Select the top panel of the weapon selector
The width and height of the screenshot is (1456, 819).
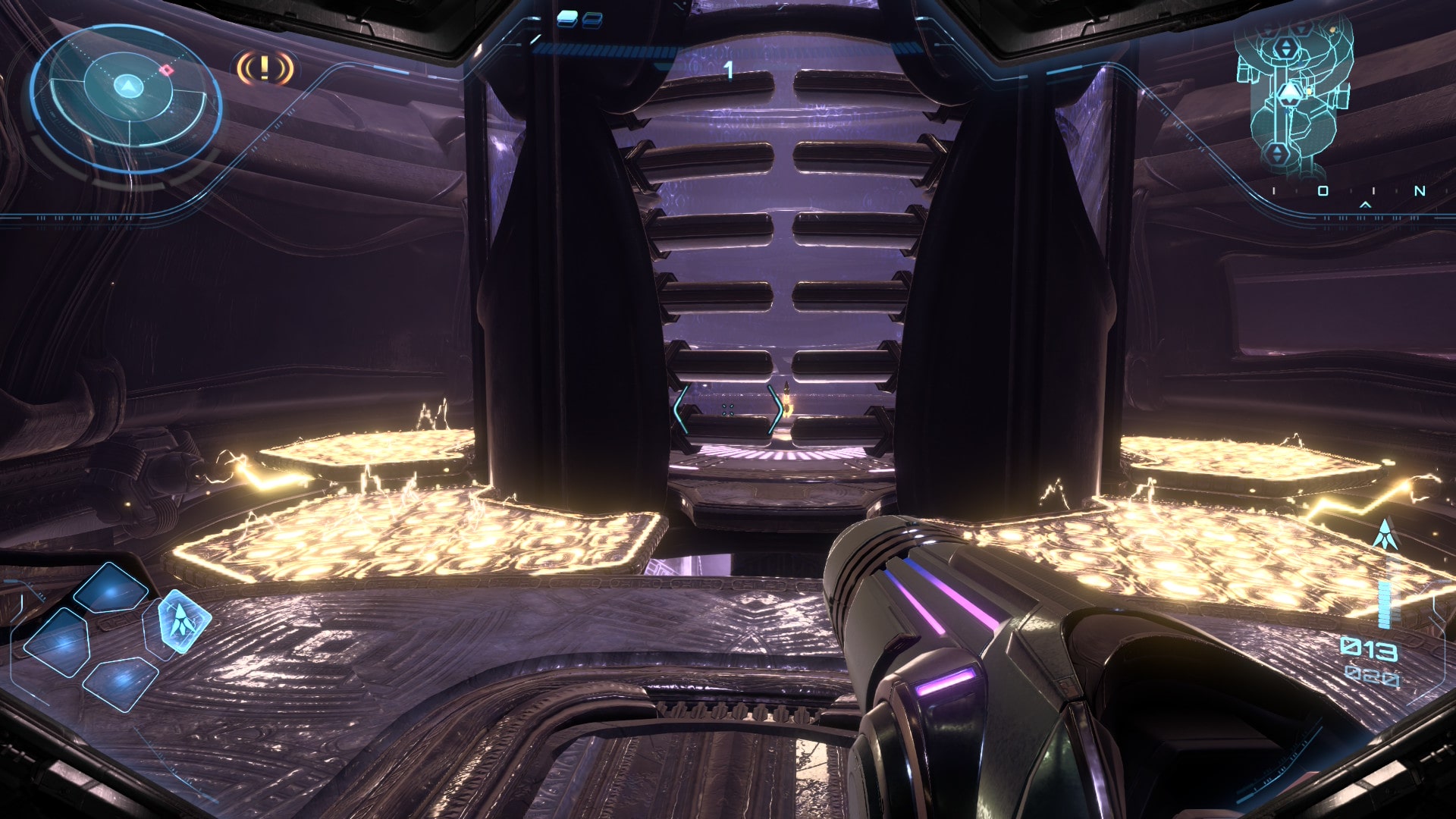click(111, 588)
